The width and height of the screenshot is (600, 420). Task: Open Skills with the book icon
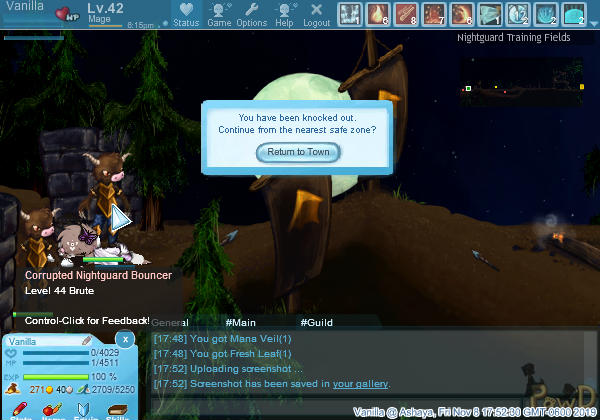(x=116, y=410)
